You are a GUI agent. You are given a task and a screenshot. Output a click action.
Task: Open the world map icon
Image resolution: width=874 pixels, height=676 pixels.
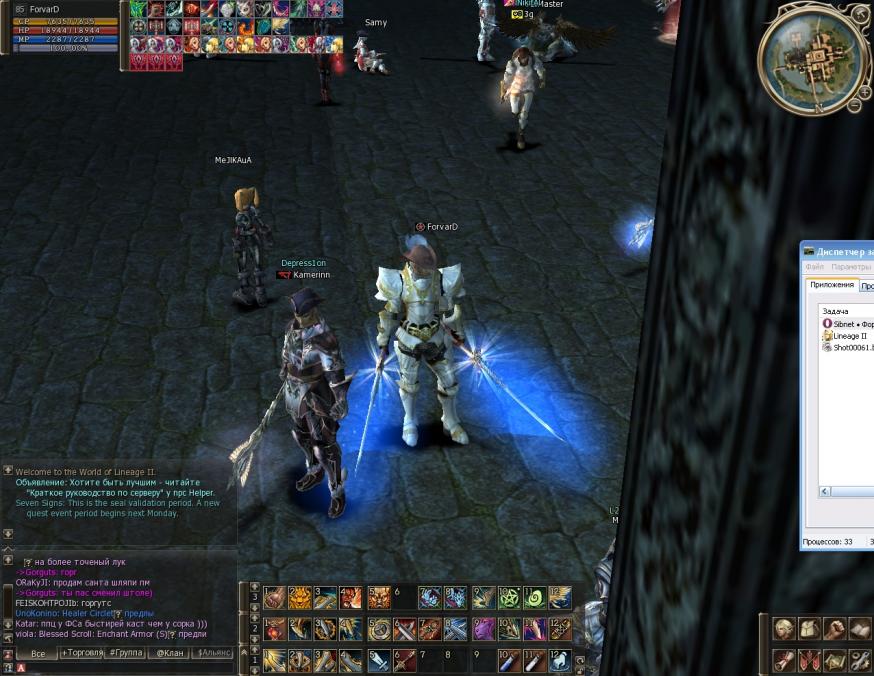coord(835,660)
